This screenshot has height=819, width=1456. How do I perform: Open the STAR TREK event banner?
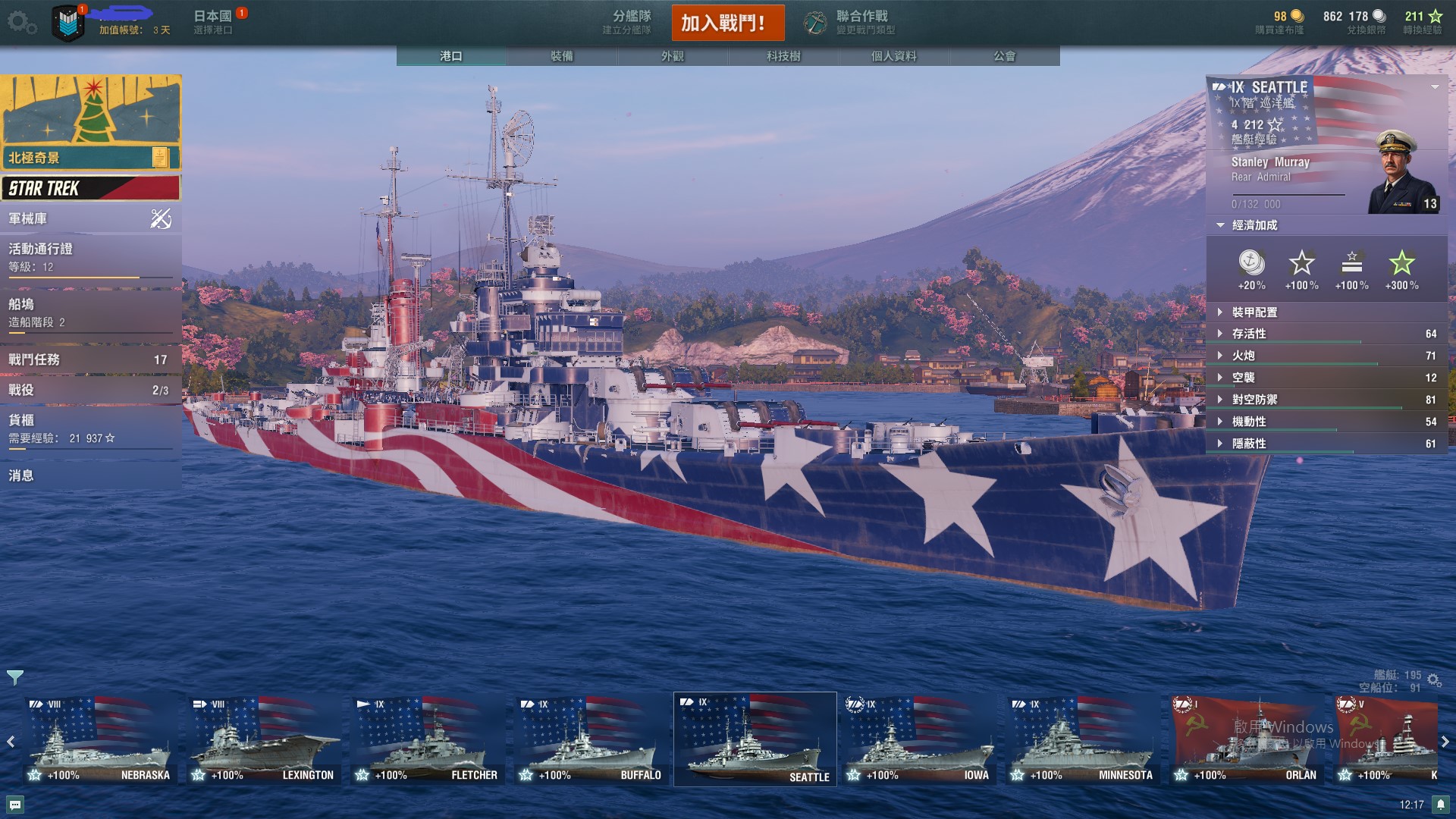(x=91, y=188)
